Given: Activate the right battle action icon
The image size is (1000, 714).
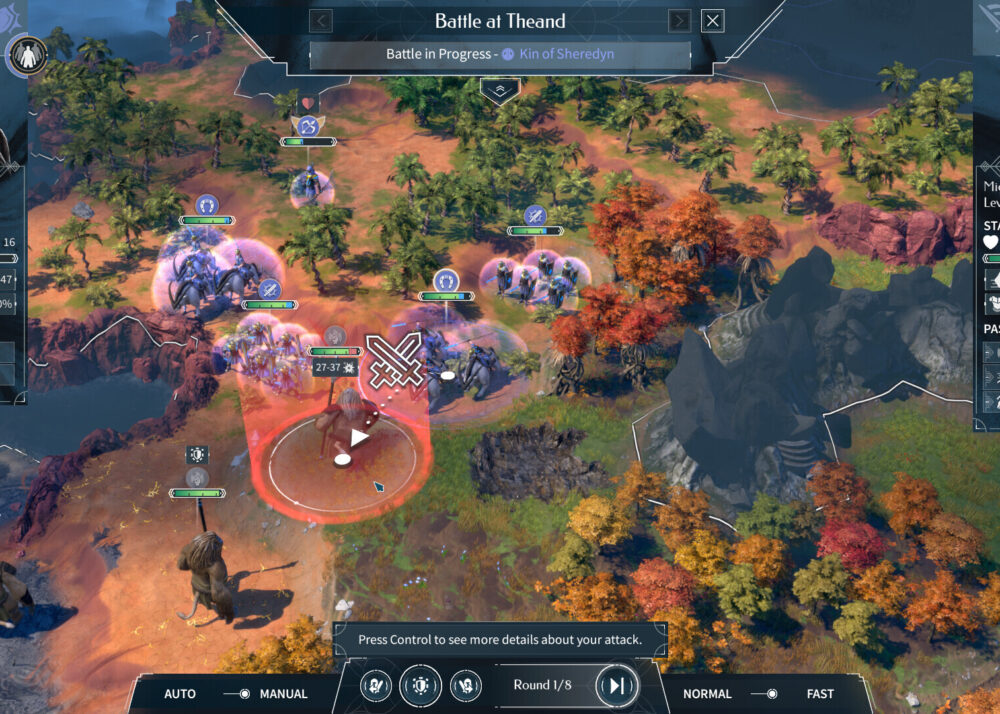Looking at the screenshot, I should (x=465, y=686).
